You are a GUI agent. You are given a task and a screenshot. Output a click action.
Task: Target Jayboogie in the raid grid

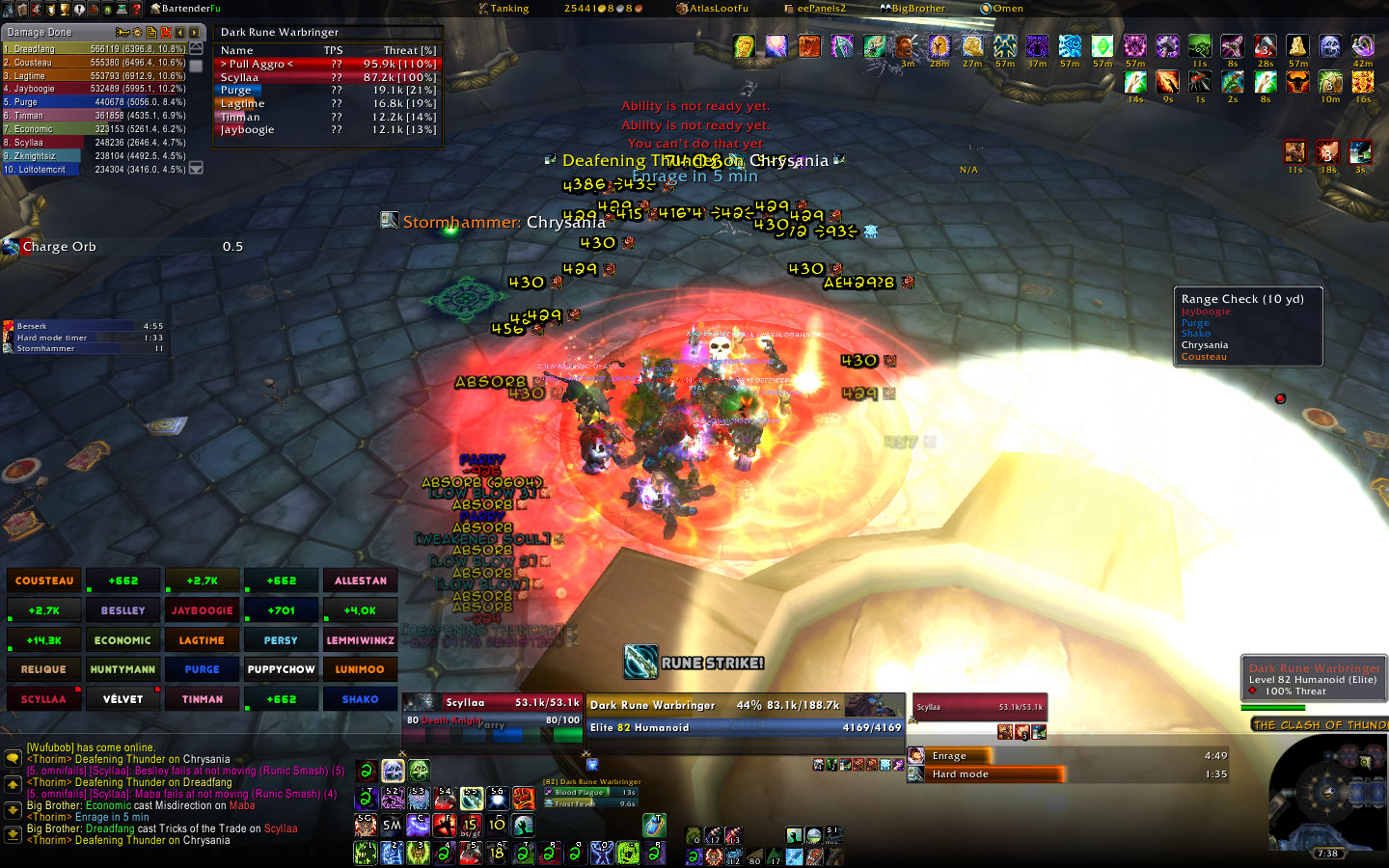203,610
